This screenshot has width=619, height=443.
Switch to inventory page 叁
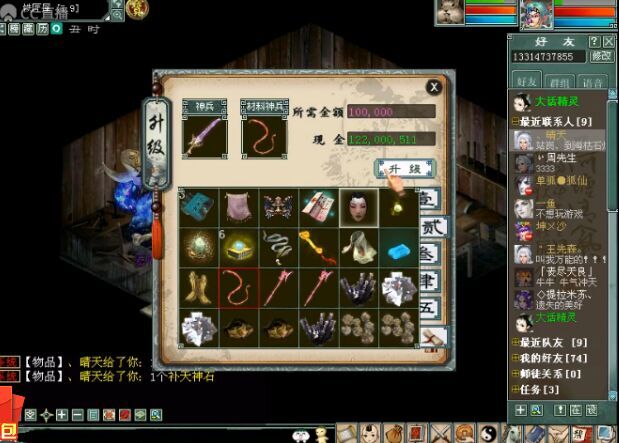pyautogui.click(x=429, y=254)
